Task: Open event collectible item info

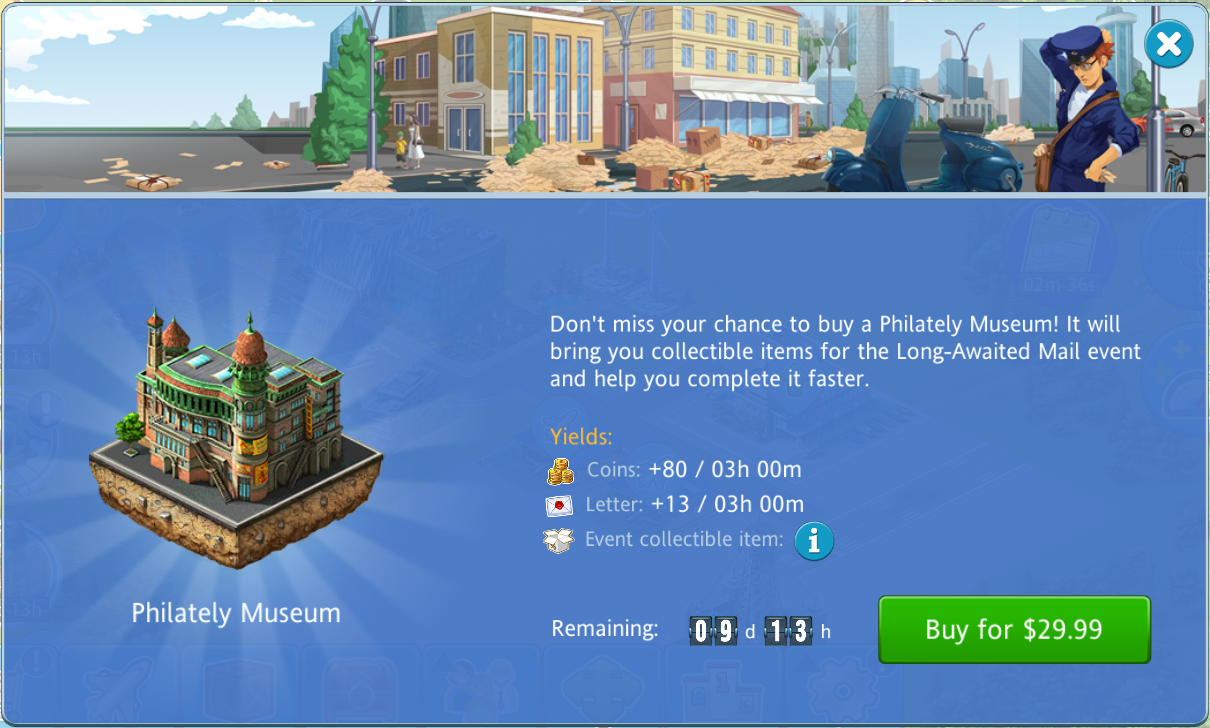Action: 814,541
